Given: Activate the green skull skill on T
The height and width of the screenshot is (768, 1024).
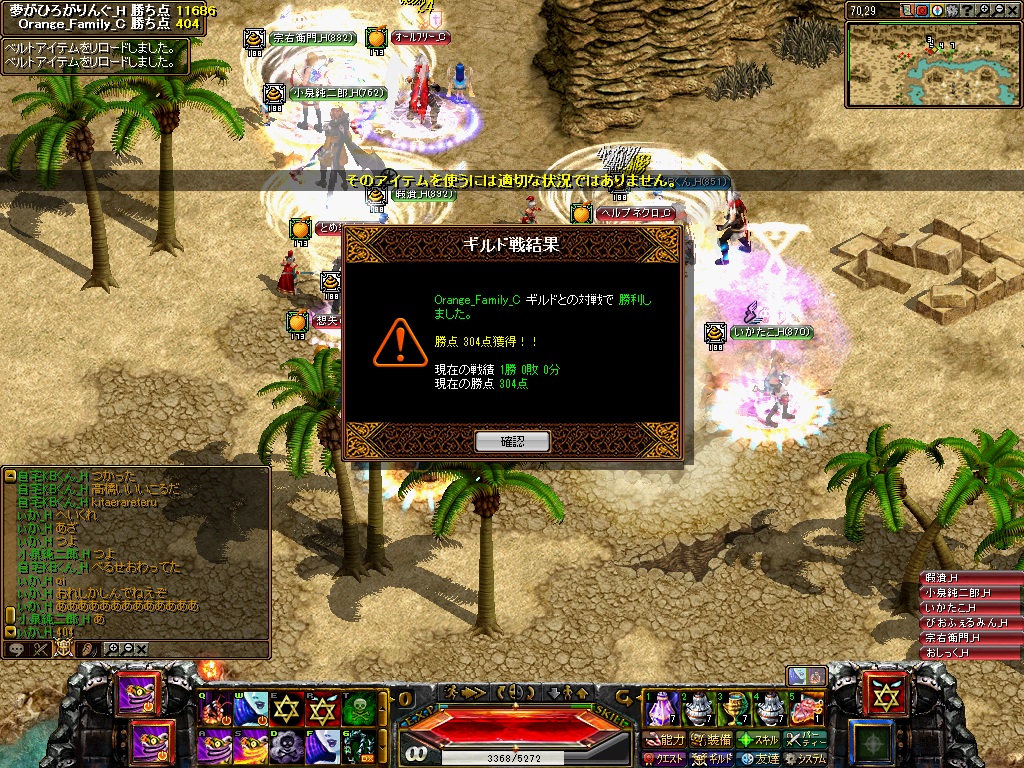Looking at the screenshot, I should tap(360, 709).
